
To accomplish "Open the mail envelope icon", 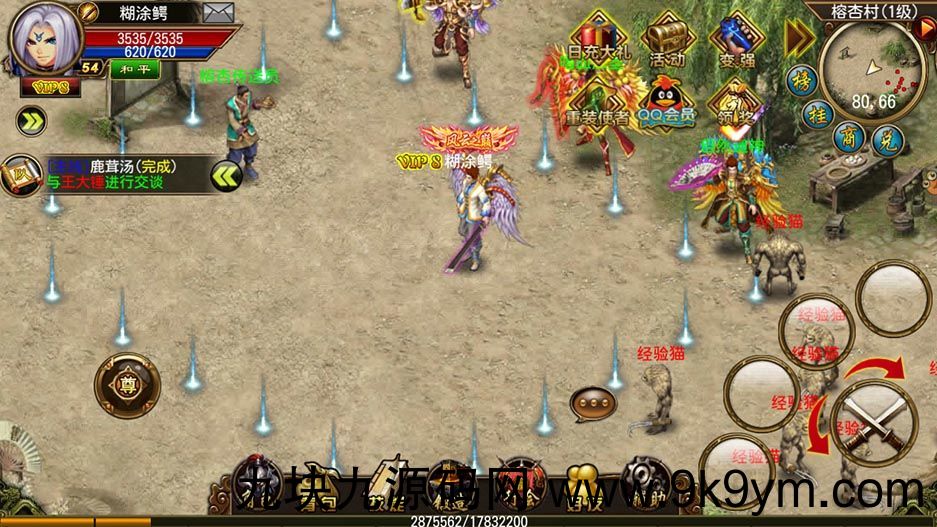I will point(218,13).
